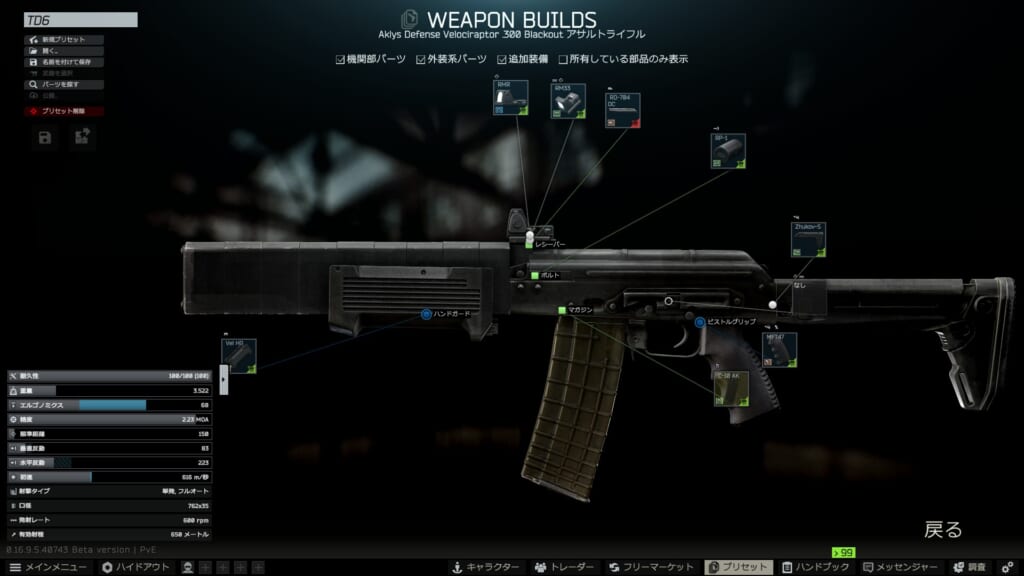Open the メインメニュー main menu
This screenshot has width=1024, height=576.
click(x=47, y=567)
